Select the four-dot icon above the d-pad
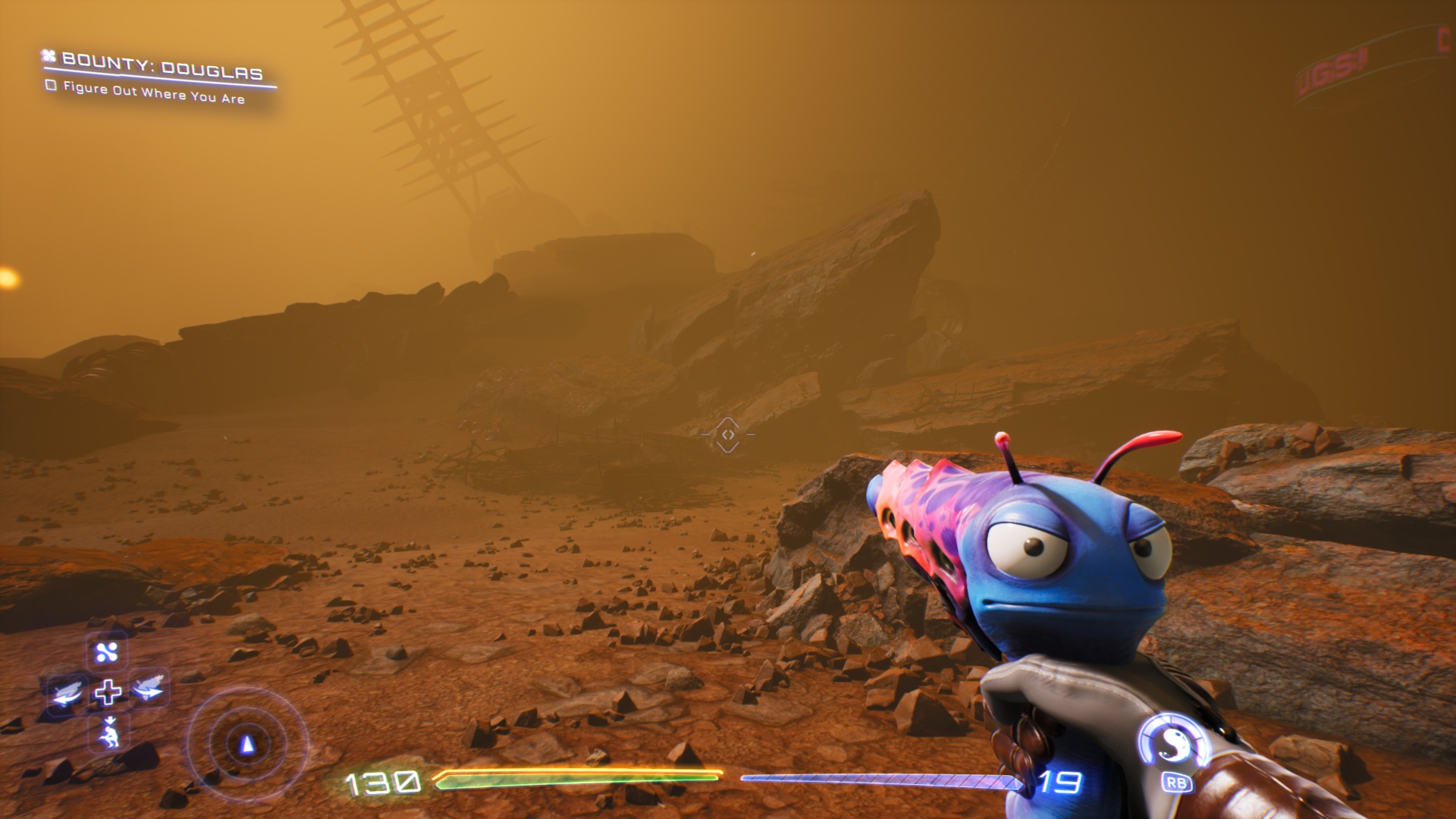Viewport: 1456px width, 819px height. point(107,652)
